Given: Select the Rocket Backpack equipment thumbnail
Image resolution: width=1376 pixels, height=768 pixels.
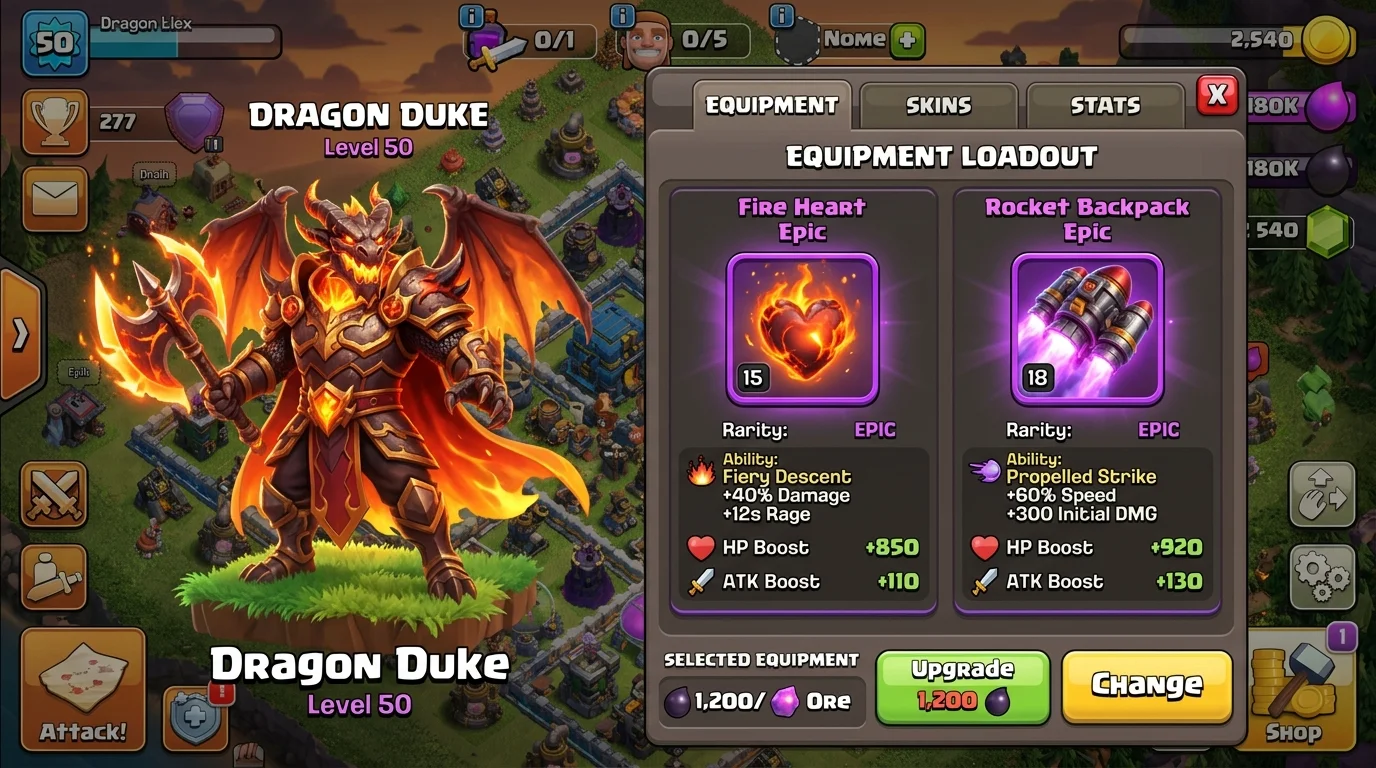Looking at the screenshot, I should pyautogui.click(x=1086, y=327).
